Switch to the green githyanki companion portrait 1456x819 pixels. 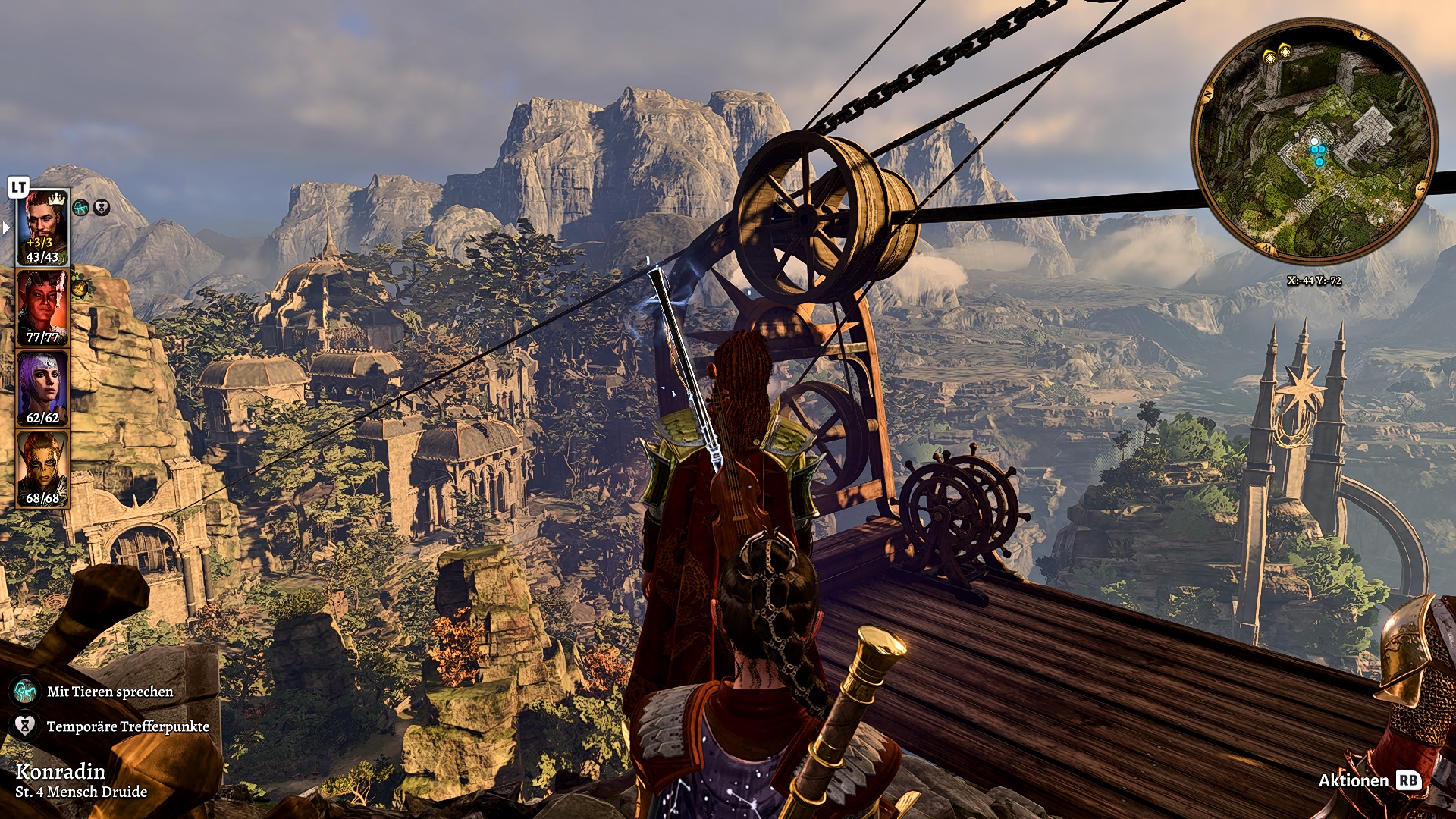click(x=43, y=468)
